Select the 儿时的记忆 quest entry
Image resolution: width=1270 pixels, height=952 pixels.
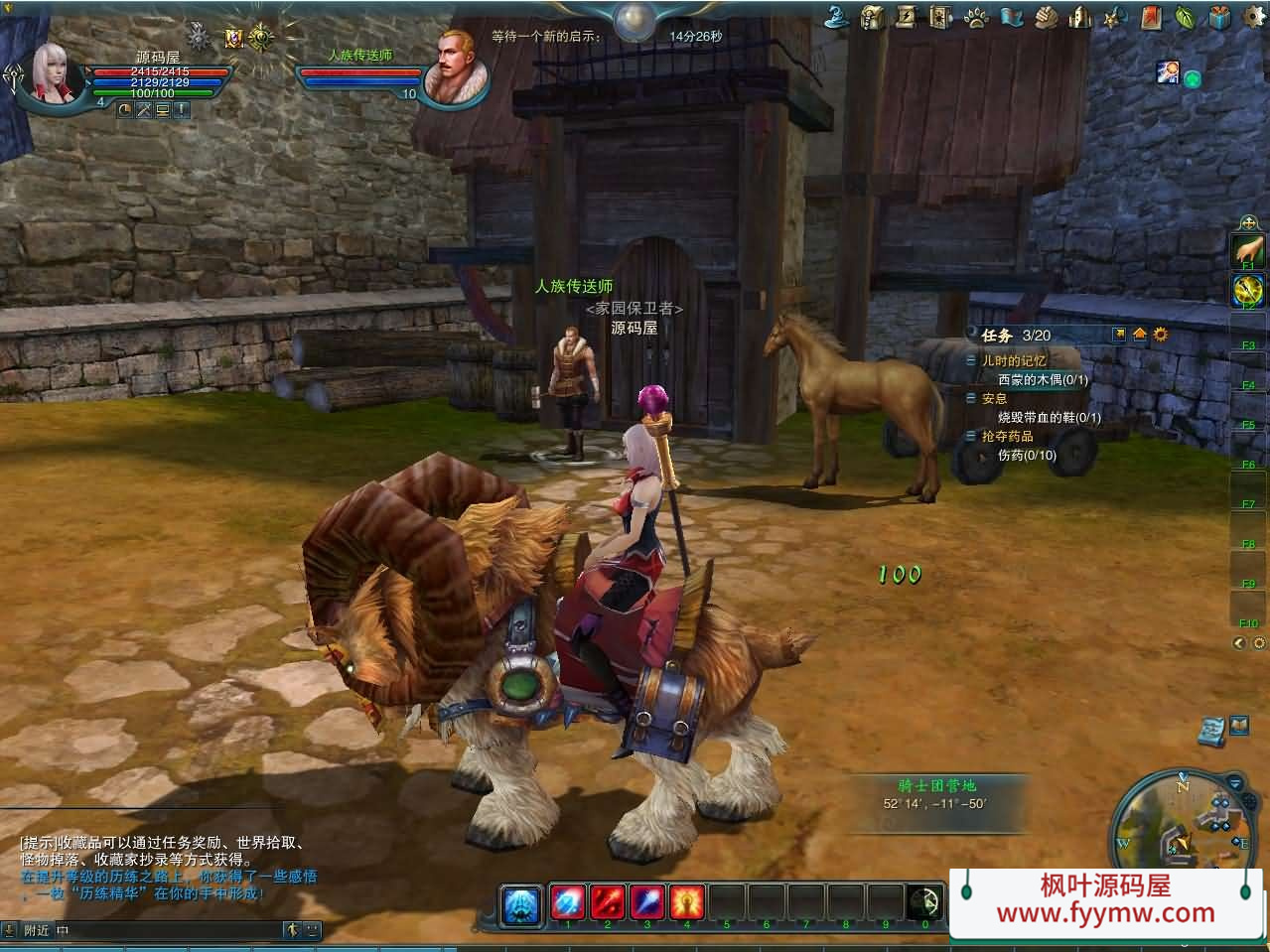[x=1013, y=360]
